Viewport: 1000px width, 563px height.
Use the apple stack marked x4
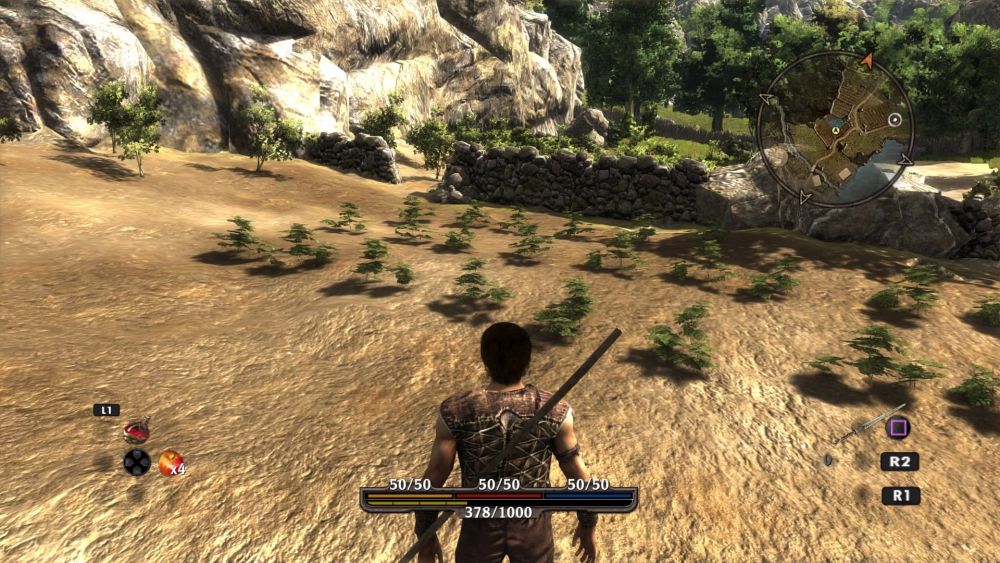[170, 463]
